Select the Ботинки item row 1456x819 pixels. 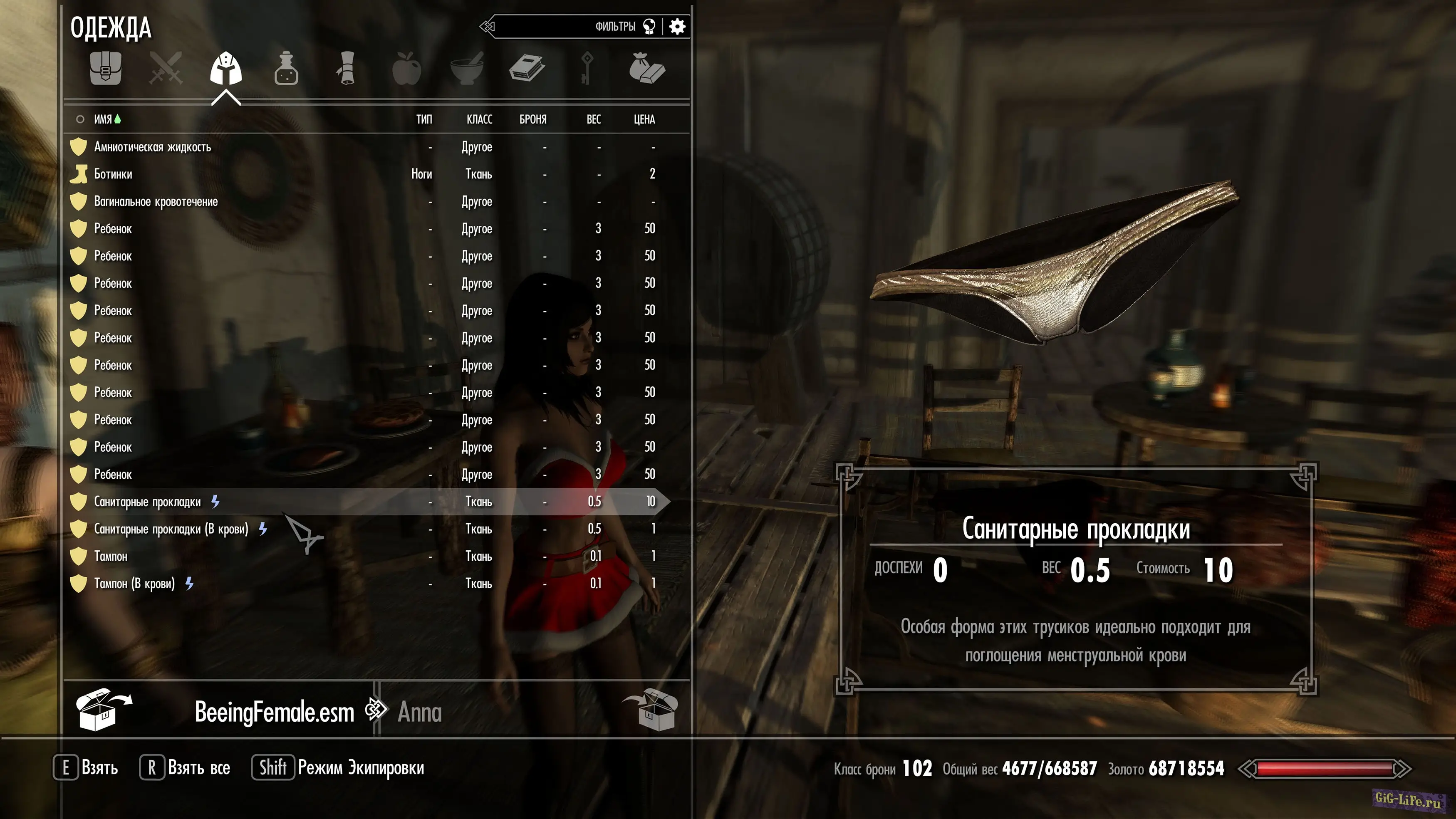(113, 174)
